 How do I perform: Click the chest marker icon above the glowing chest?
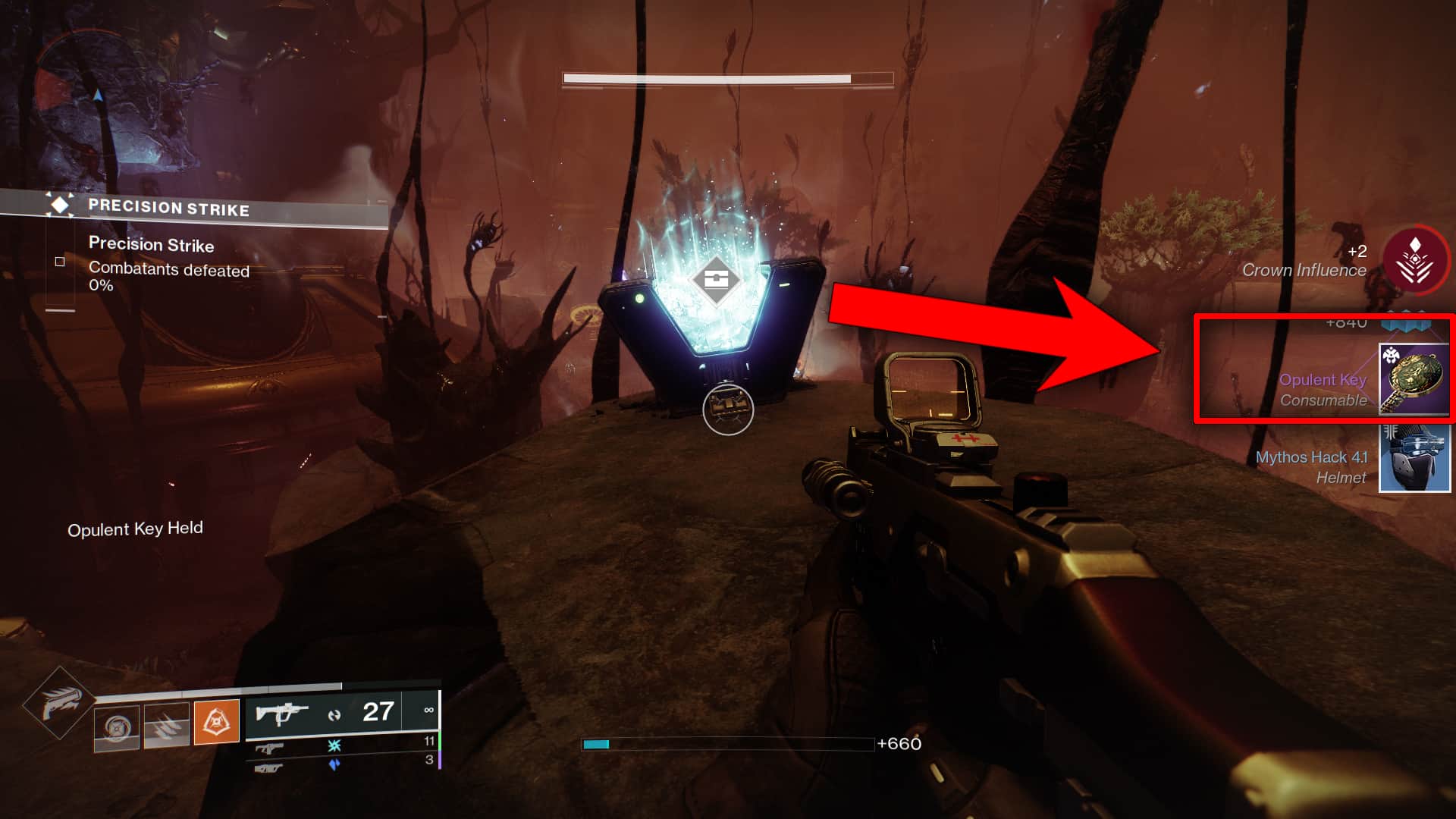click(716, 281)
